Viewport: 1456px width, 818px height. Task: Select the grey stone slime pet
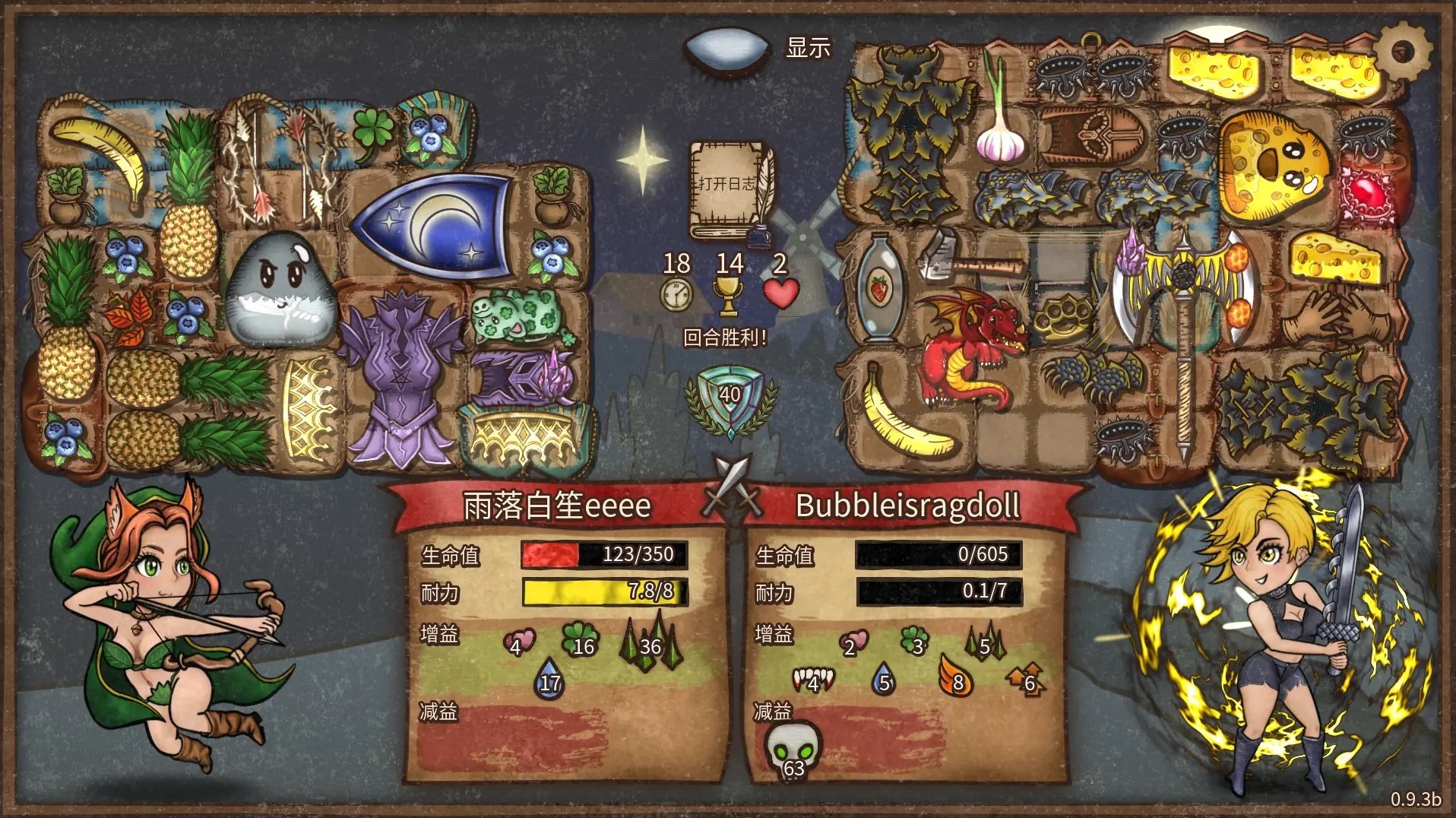point(280,289)
